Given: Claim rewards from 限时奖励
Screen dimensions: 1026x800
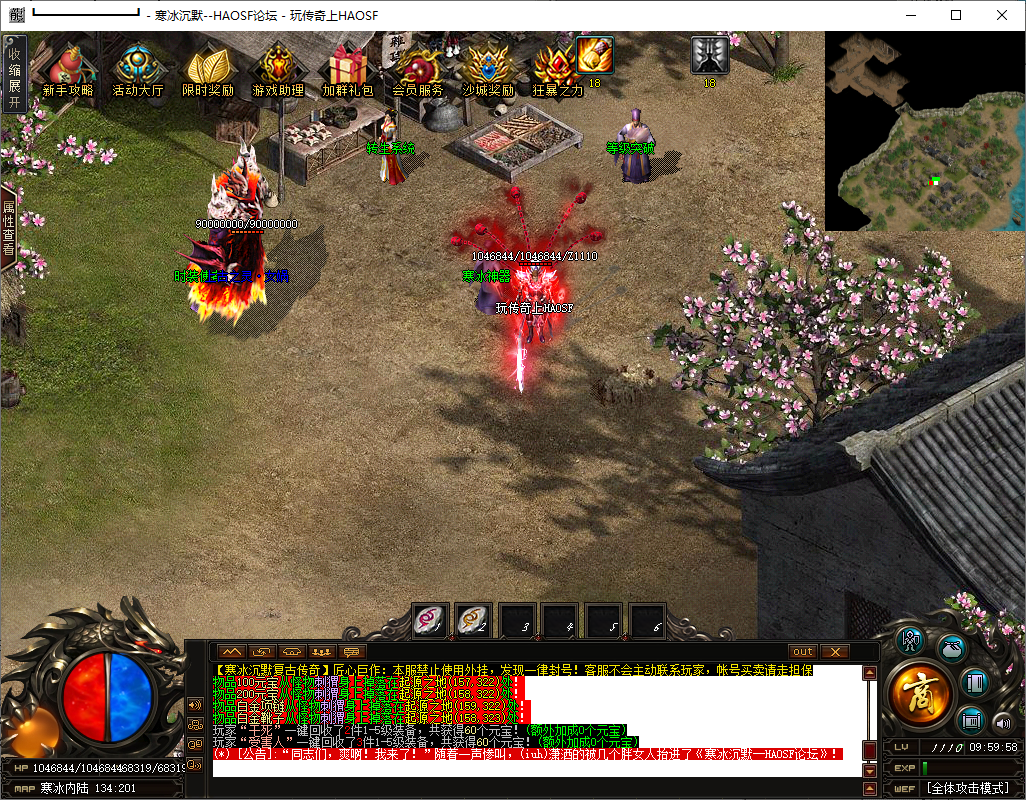Looking at the screenshot, I should (208, 68).
